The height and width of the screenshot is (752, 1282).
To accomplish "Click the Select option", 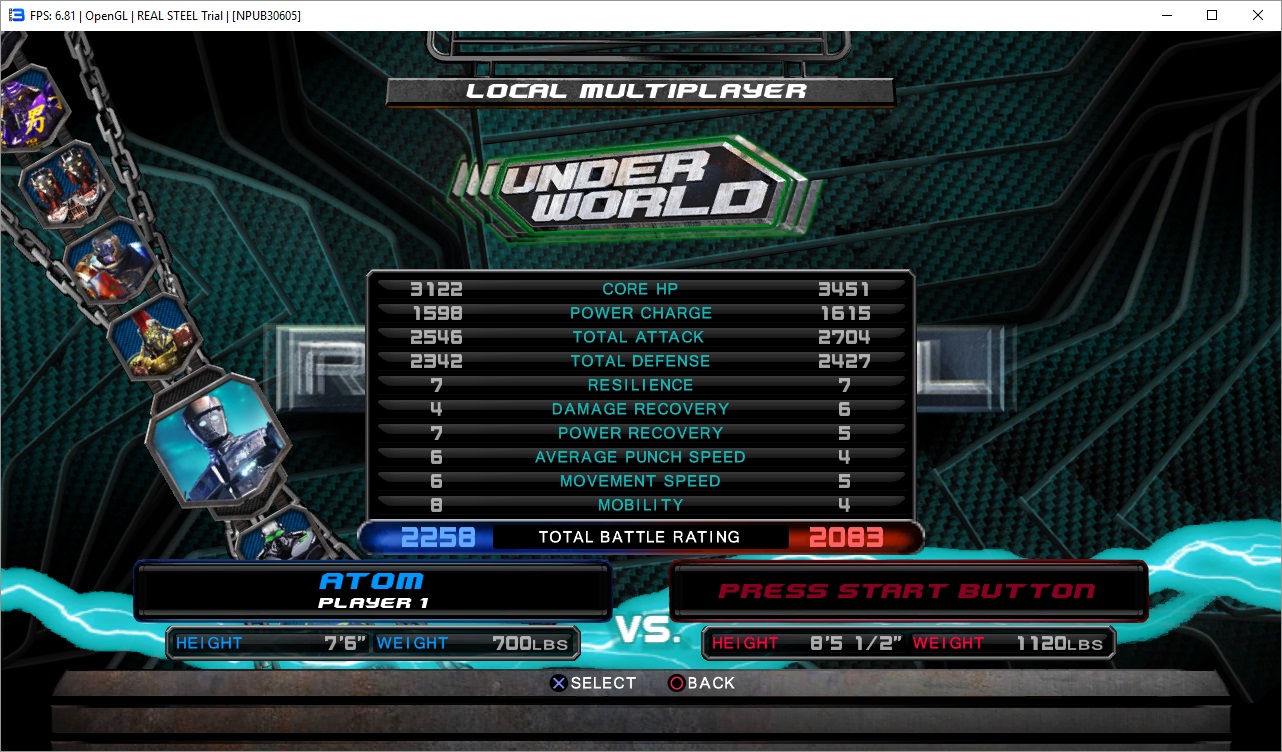I will [x=593, y=683].
